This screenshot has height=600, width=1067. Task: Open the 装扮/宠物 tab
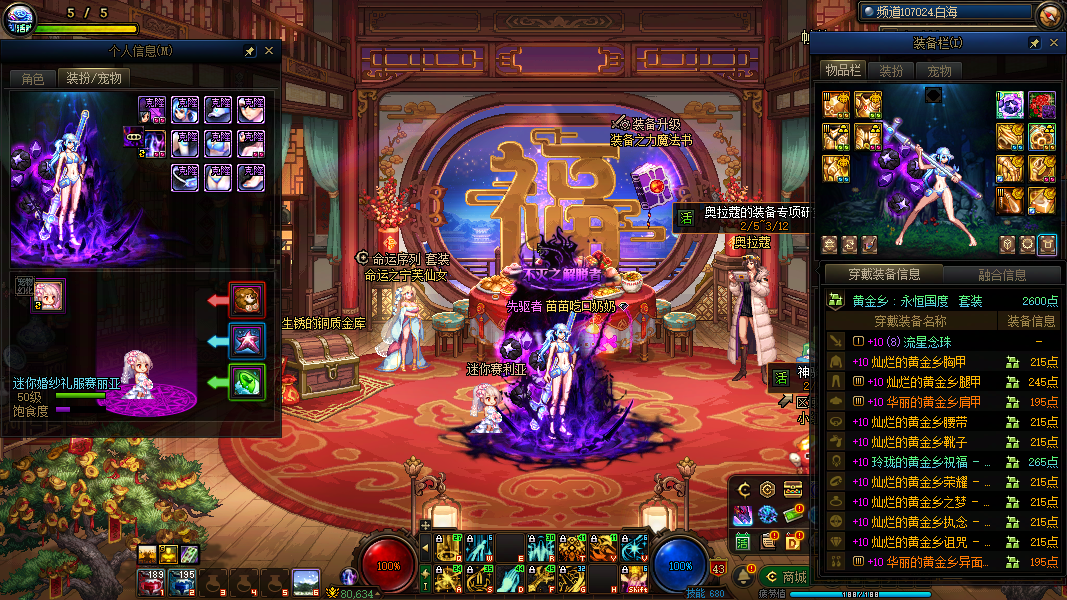coord(93,78)
